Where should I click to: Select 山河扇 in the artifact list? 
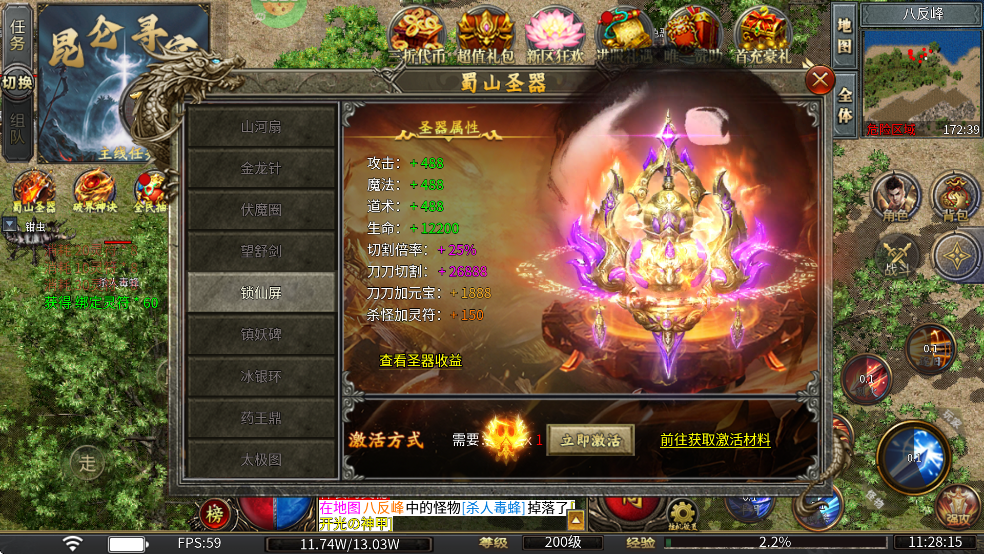261,127
